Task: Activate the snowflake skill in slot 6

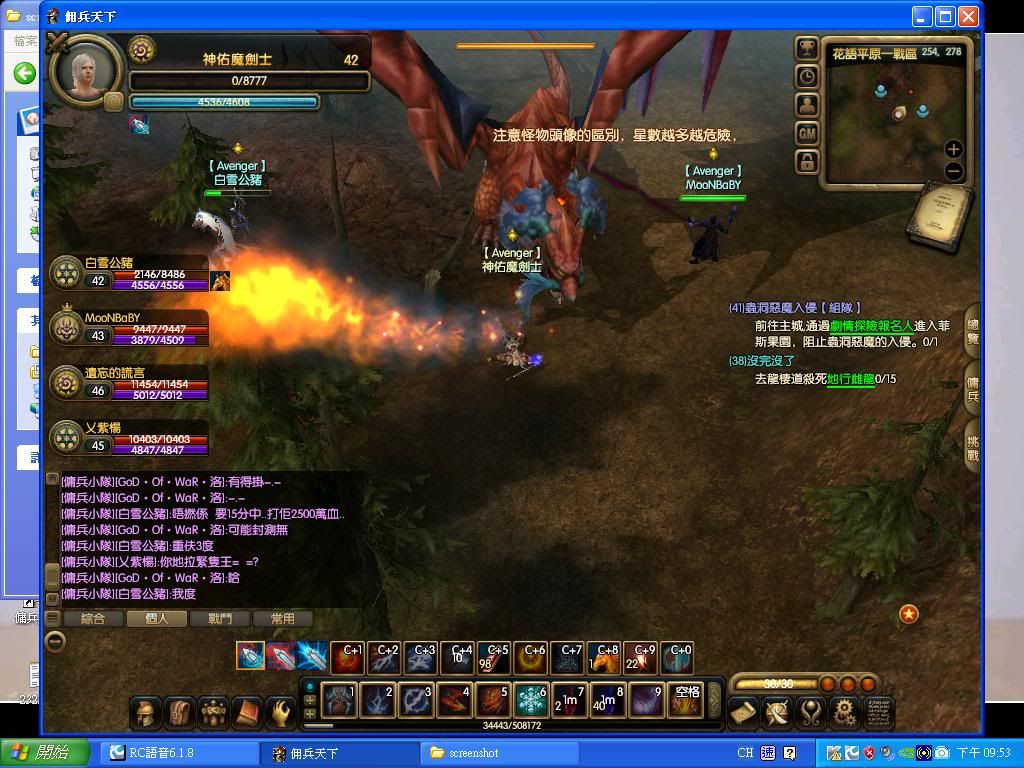Action: click(531, 700)
